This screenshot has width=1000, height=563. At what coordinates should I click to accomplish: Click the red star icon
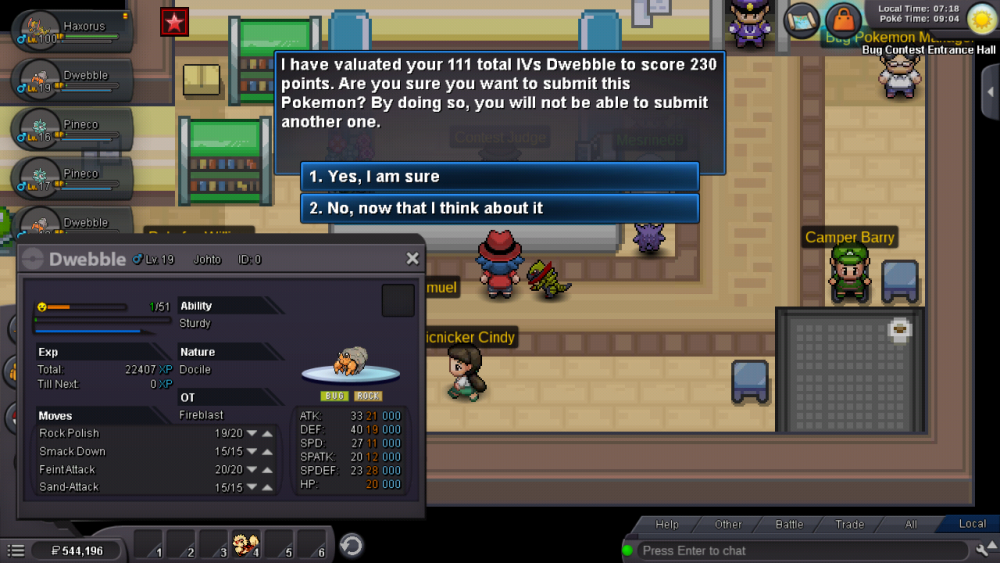175,21
